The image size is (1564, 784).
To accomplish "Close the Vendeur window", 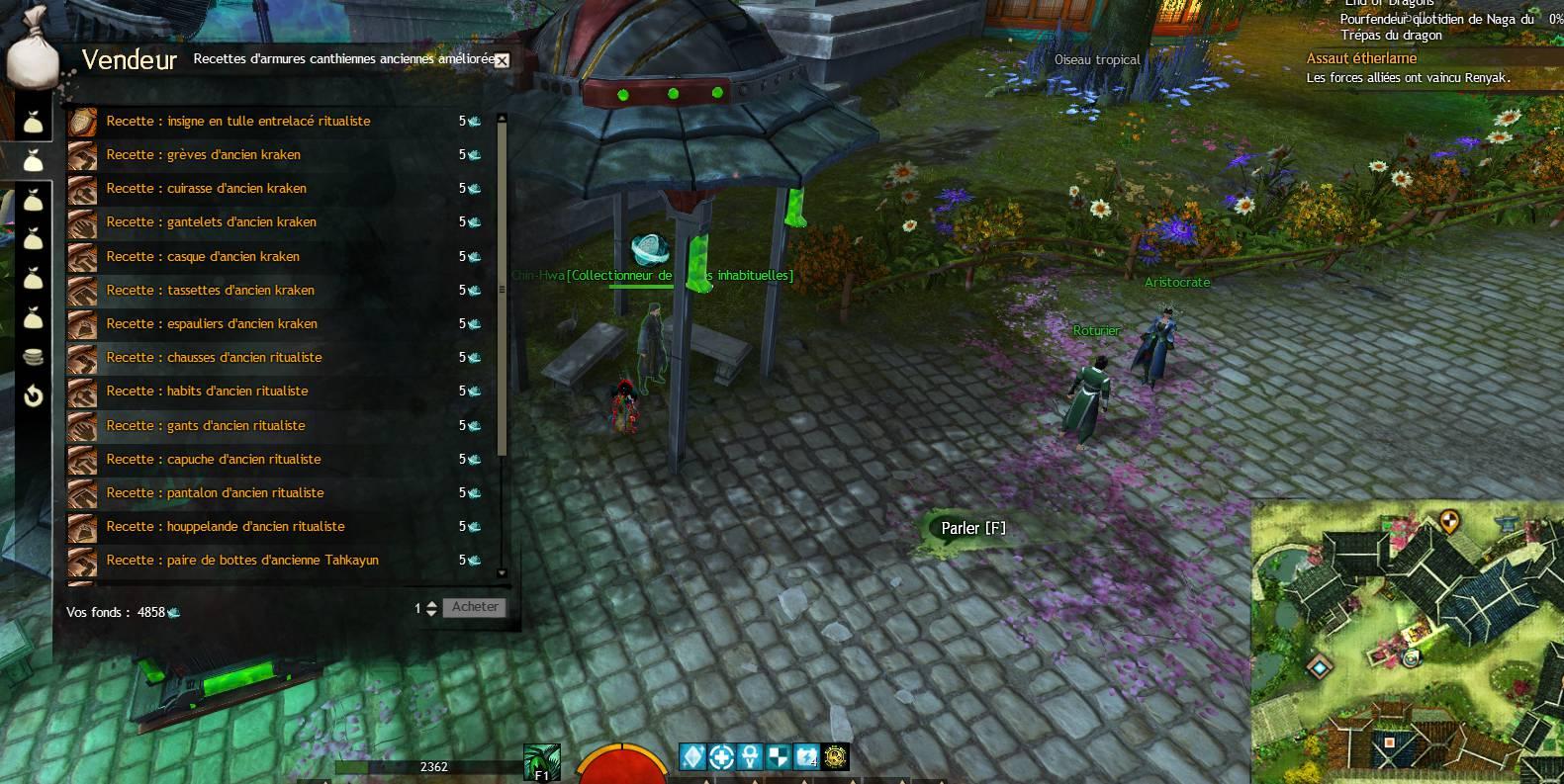I will 502,60.
